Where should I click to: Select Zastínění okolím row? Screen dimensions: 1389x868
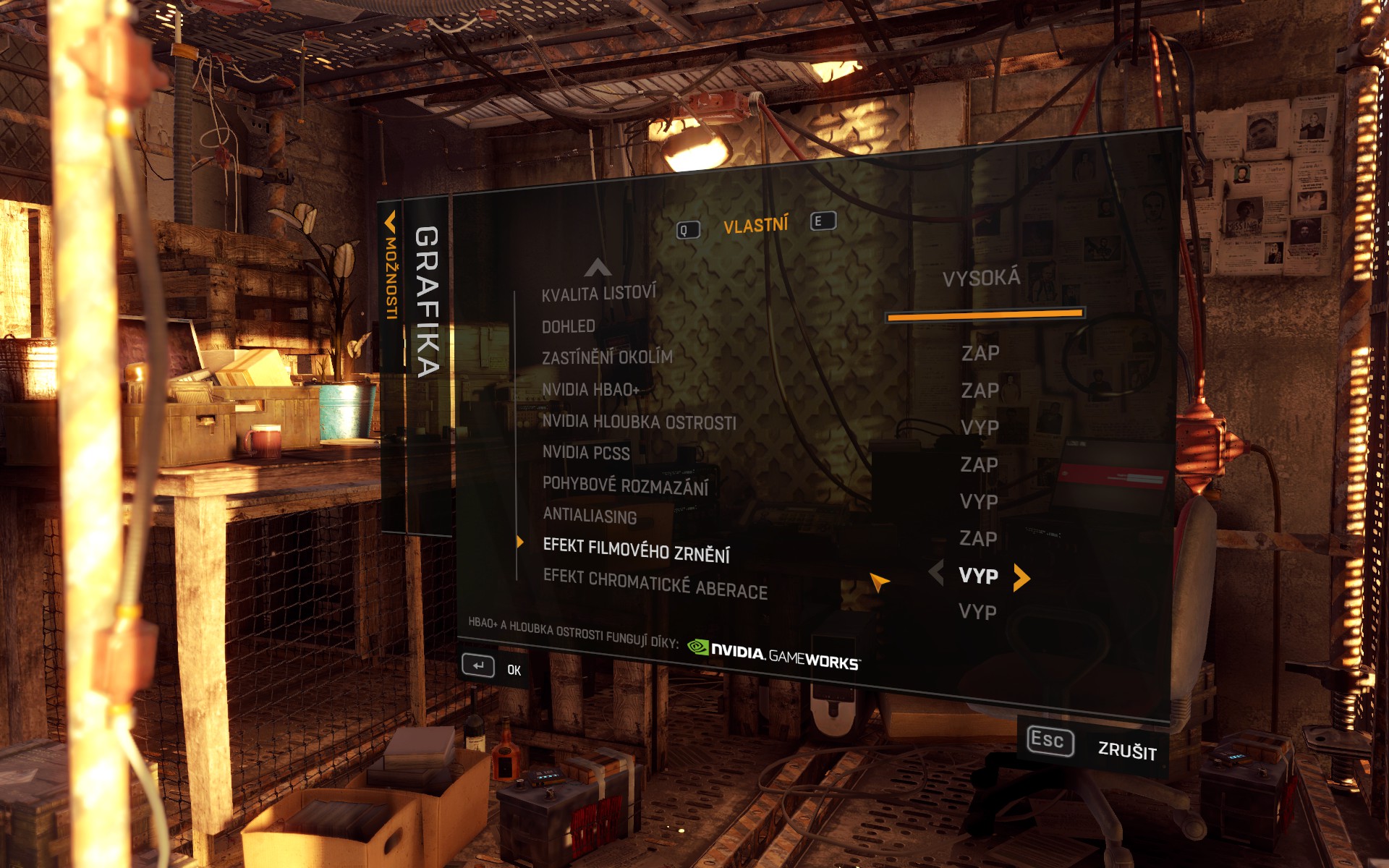(607, 357)
